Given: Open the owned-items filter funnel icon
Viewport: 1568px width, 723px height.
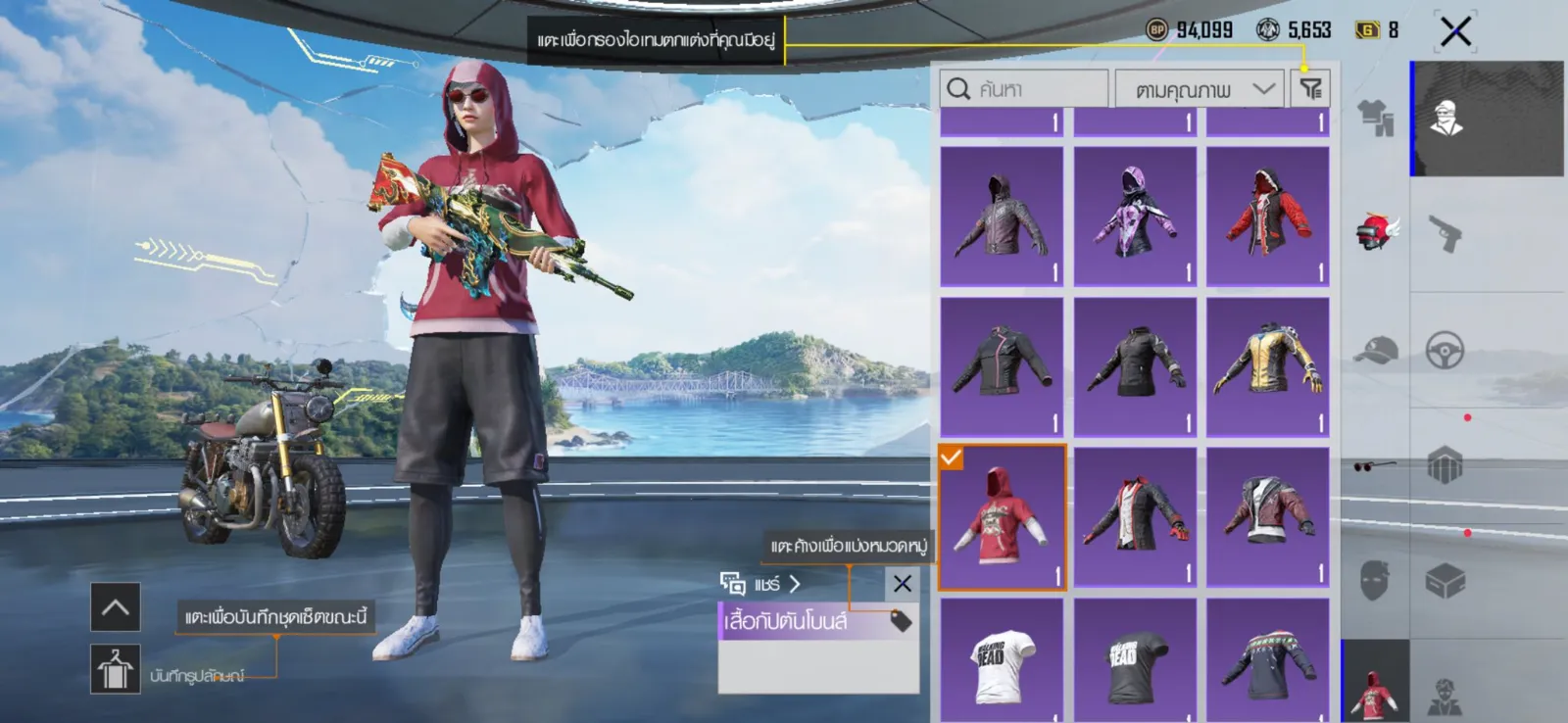Looking at the screenshot, I should [x=1310, y=89].
